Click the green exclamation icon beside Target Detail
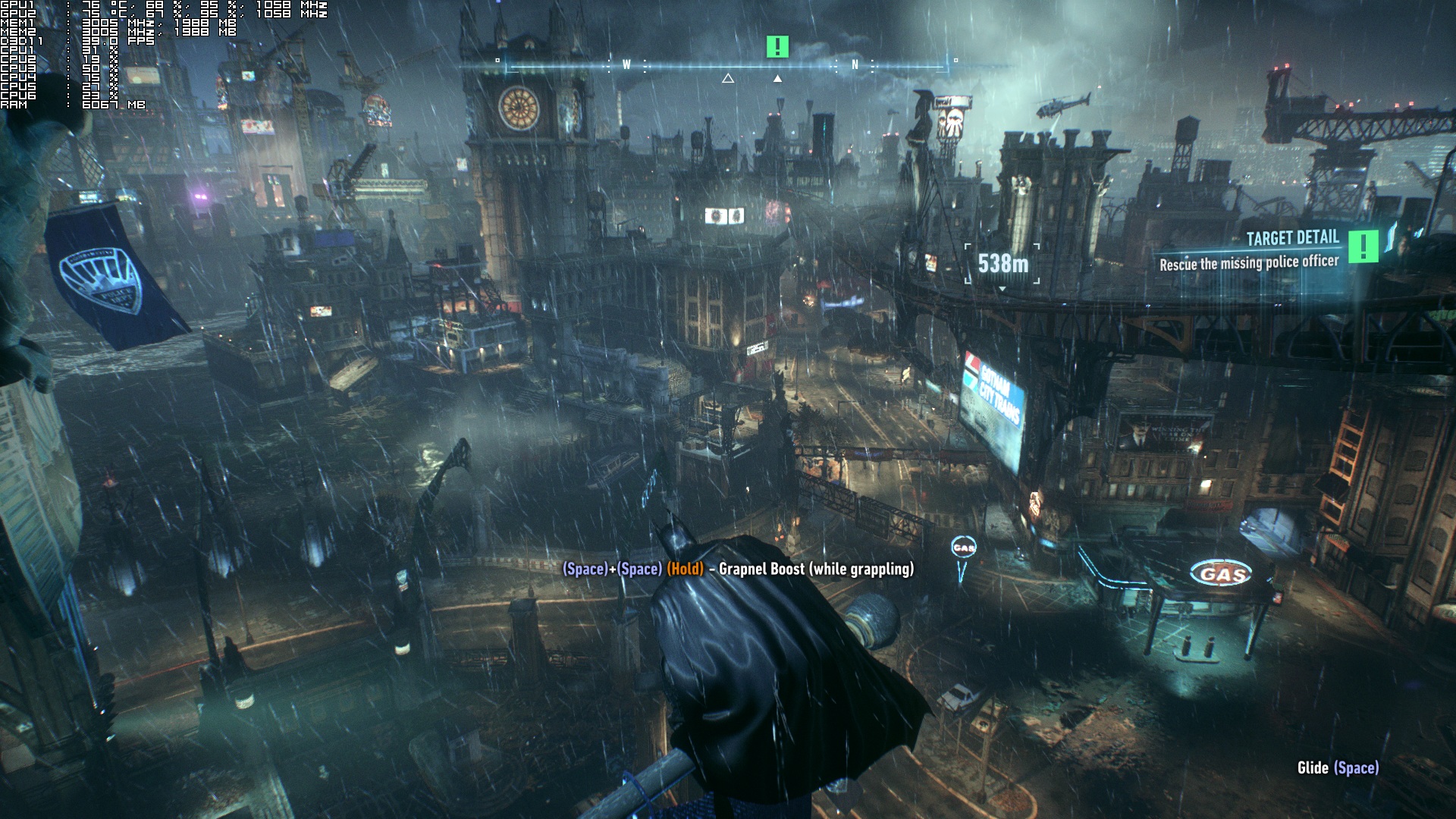 pos(1363,246)
